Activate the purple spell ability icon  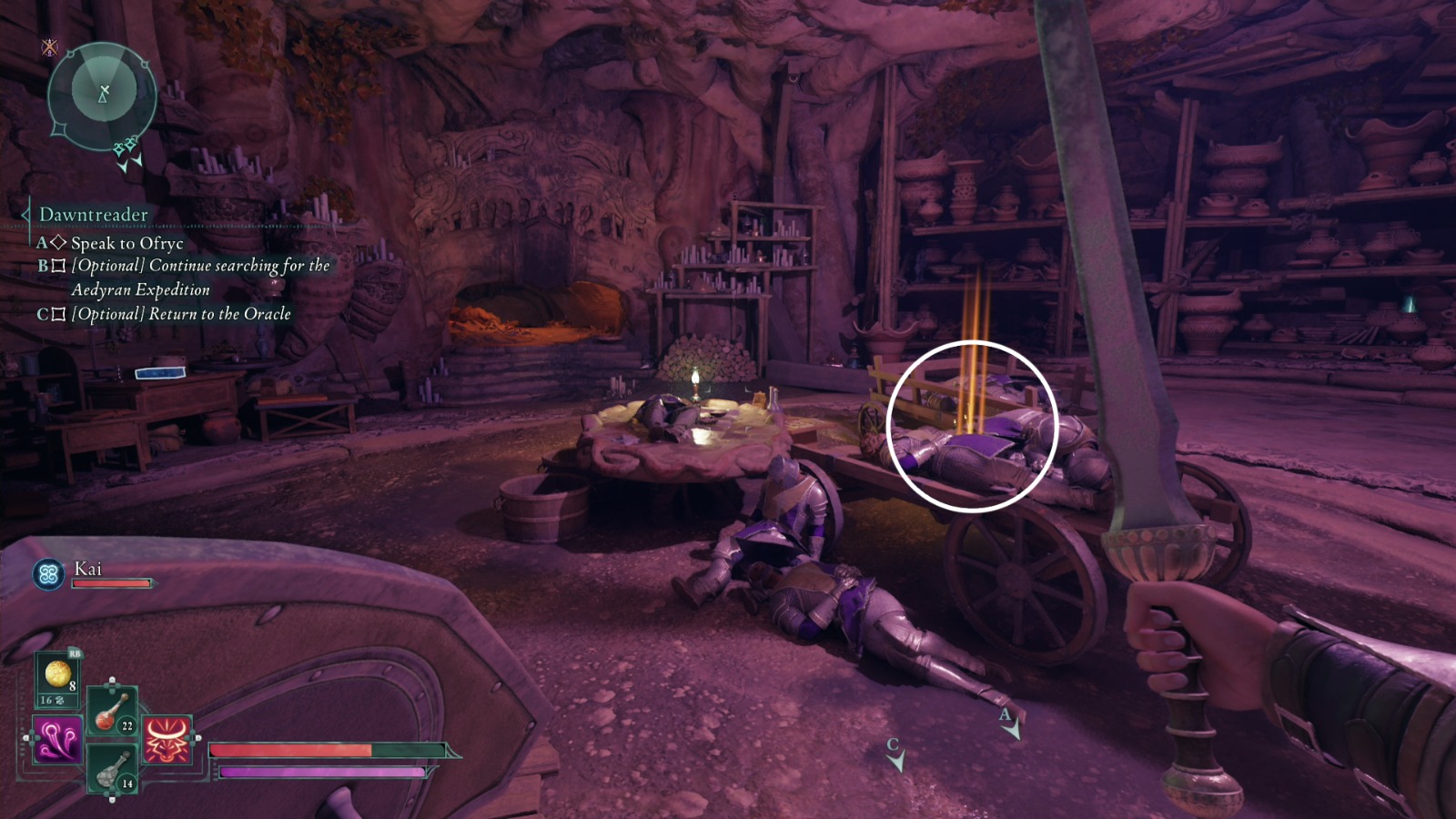pyautogui.click(x=57, y=740)
